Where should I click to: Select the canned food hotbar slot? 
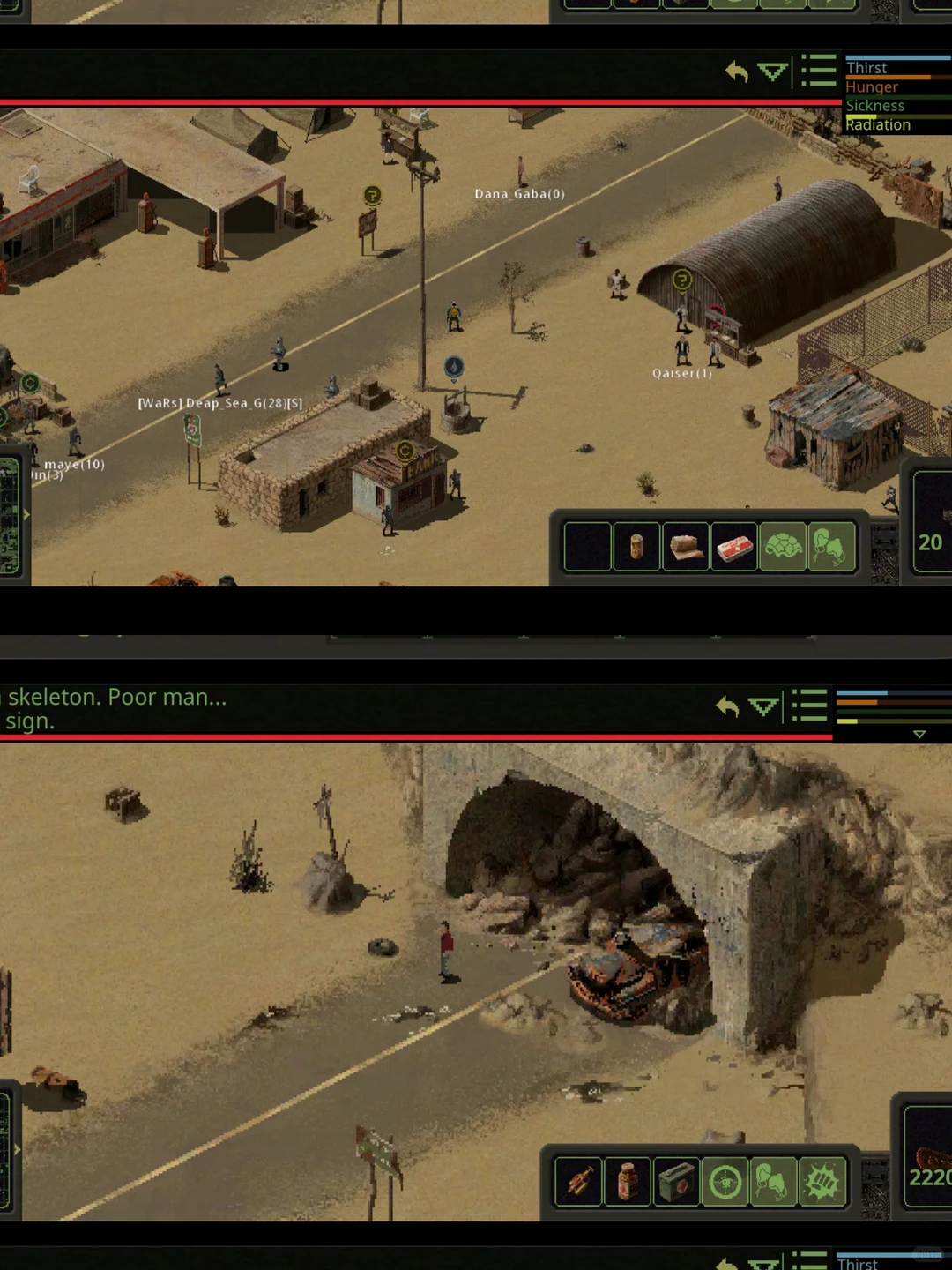[636, 548]
